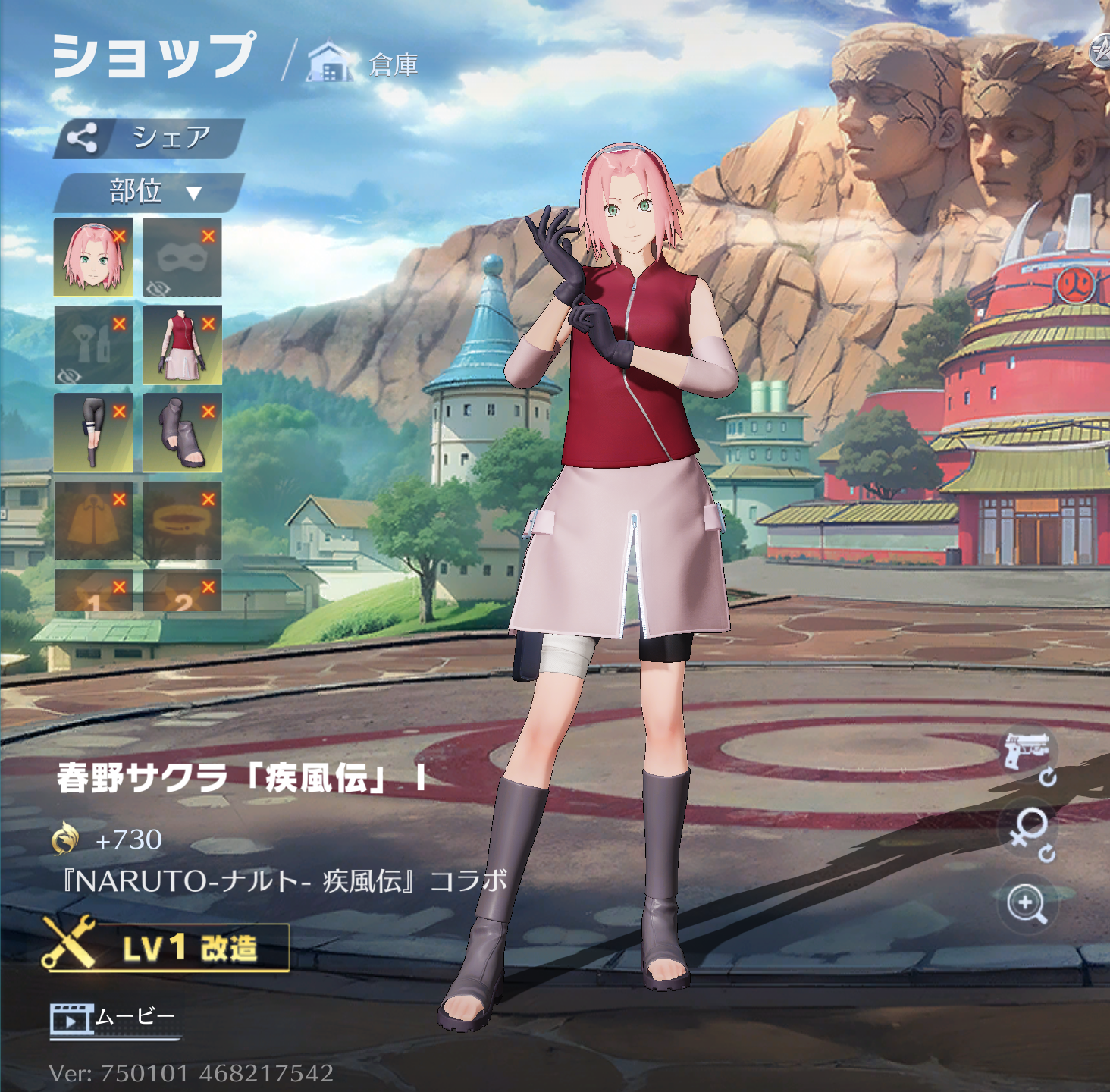This screenshot has width=1110, height=1092.
Task: Select the greyed-out ring accessory slot
Action: (182, 520)
